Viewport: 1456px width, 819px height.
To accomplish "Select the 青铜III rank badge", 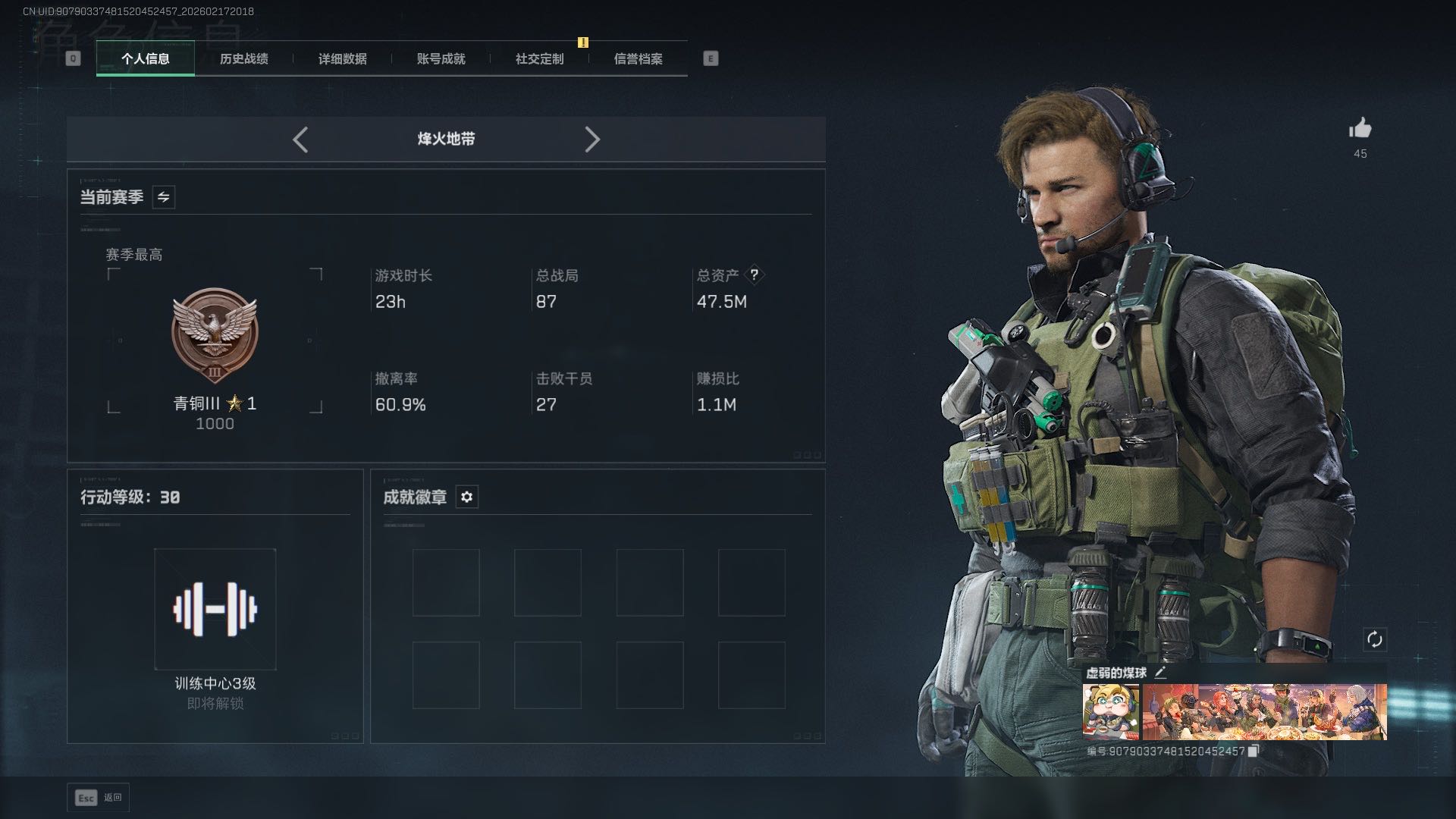I will [215, 335].
